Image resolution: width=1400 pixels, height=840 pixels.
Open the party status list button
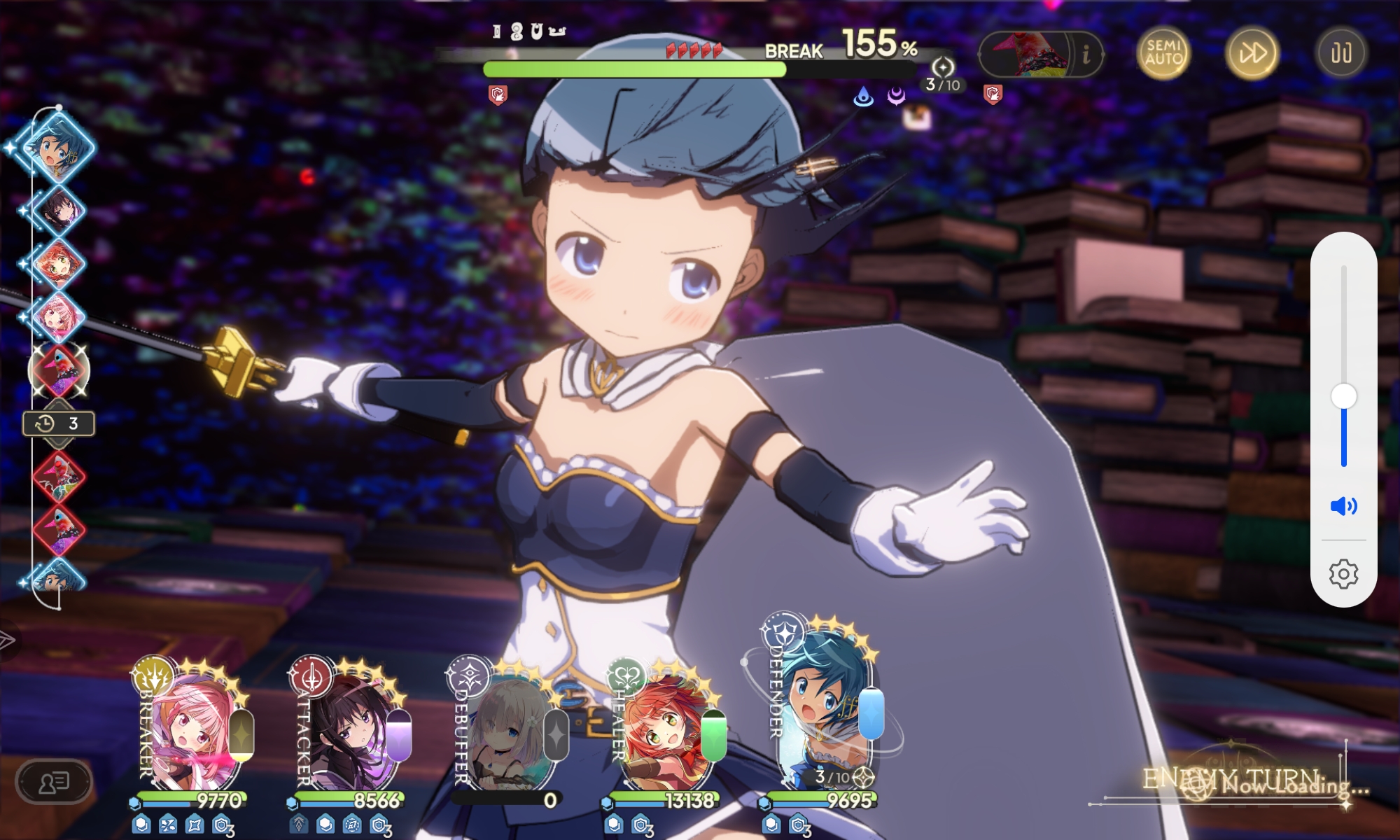point(53,781)
